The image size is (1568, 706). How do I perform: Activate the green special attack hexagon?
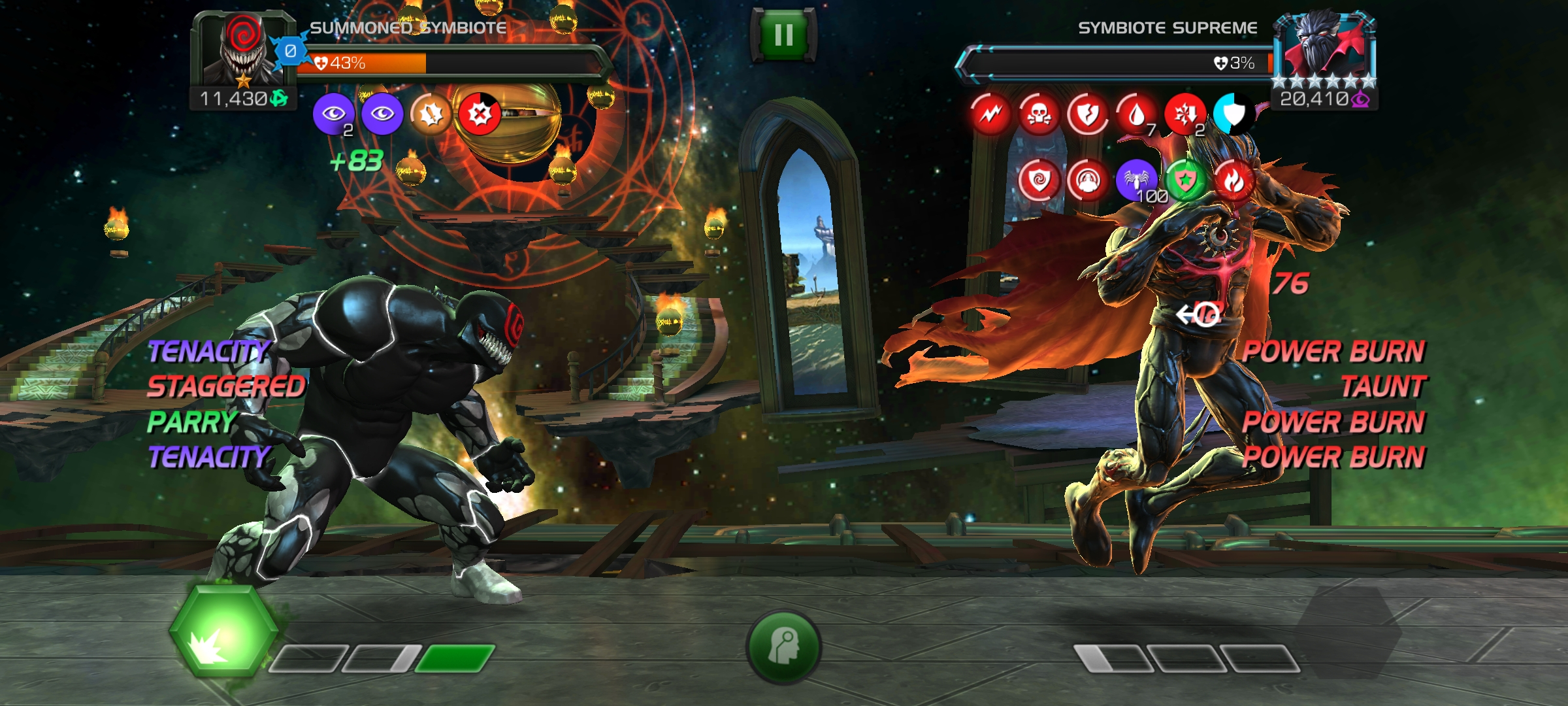[223, 631]
